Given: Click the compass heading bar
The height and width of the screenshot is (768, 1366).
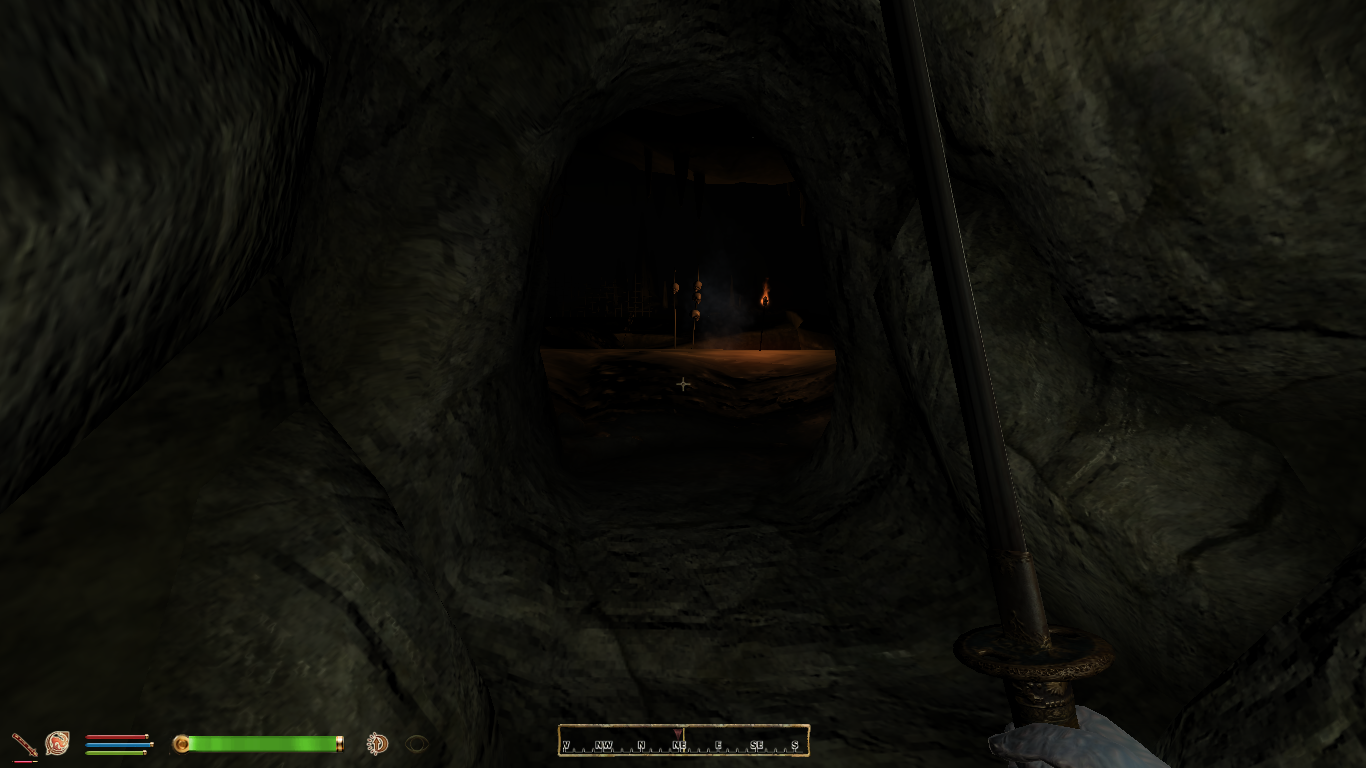Looking at the screenshot, I should point(683,741).
